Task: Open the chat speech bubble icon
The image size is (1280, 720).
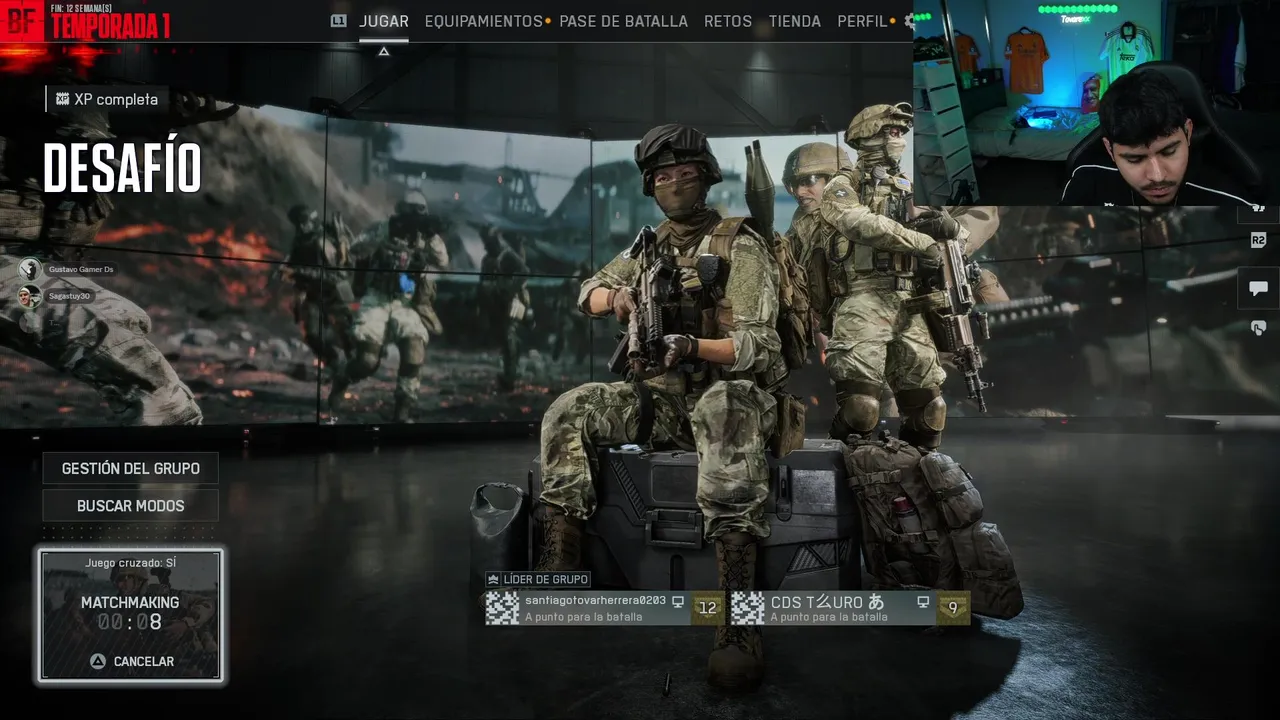Action: pyautogui.click(x=1258, y=288)
